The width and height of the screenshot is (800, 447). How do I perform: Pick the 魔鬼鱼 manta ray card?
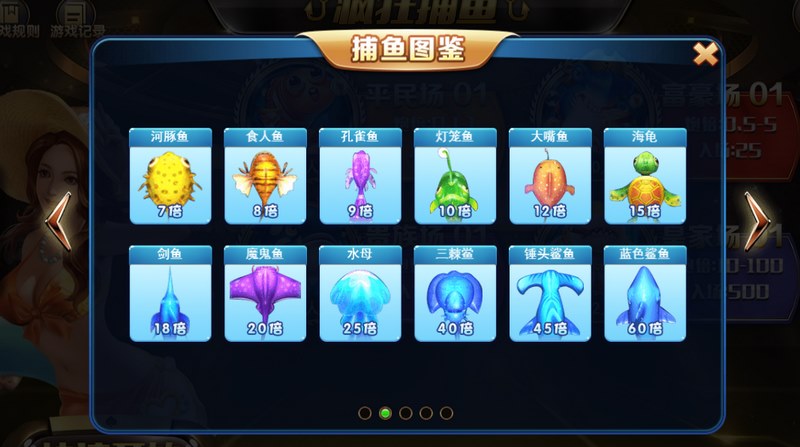(260, 292)
